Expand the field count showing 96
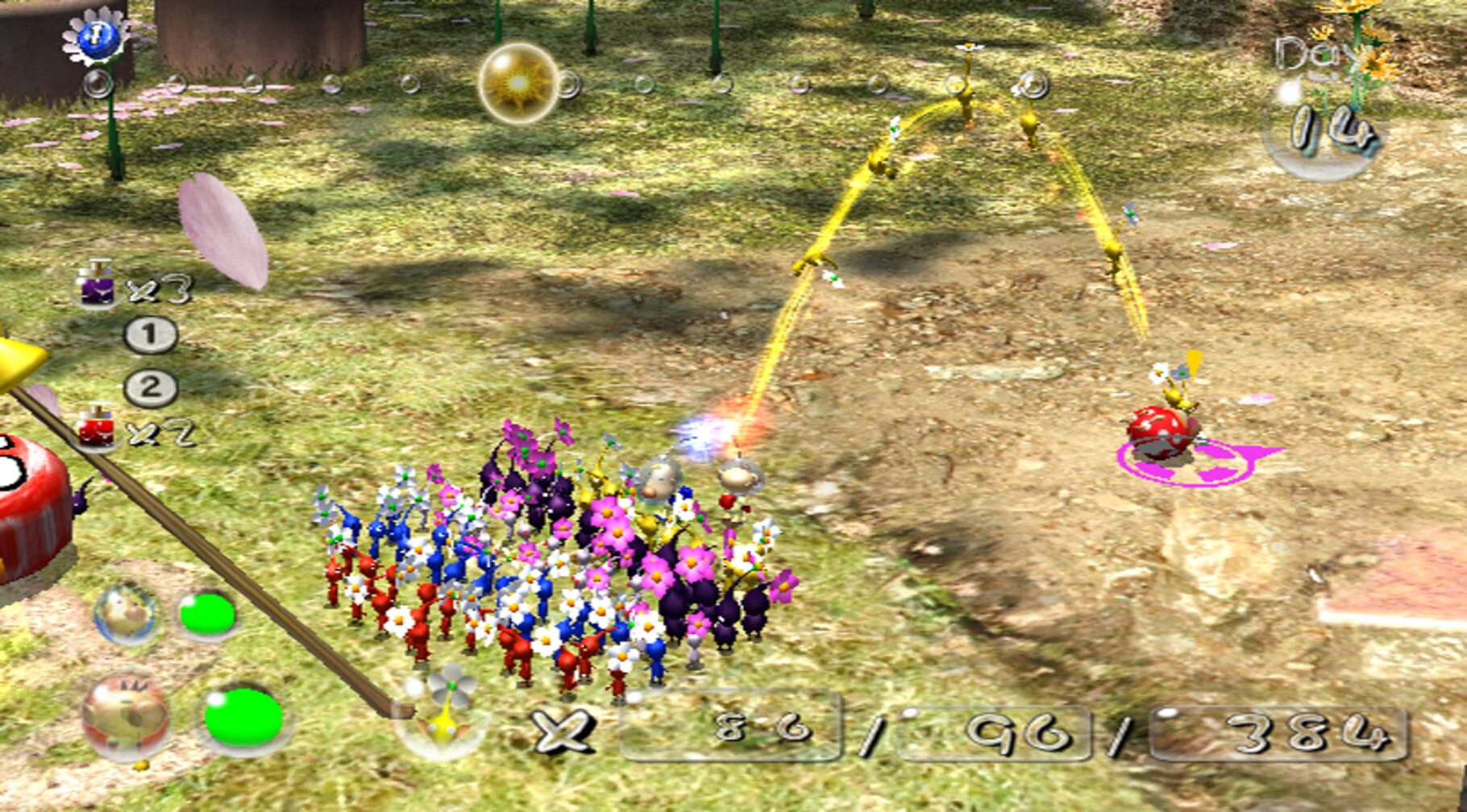The image size is (1467, 812). click(x=995, y=730)
